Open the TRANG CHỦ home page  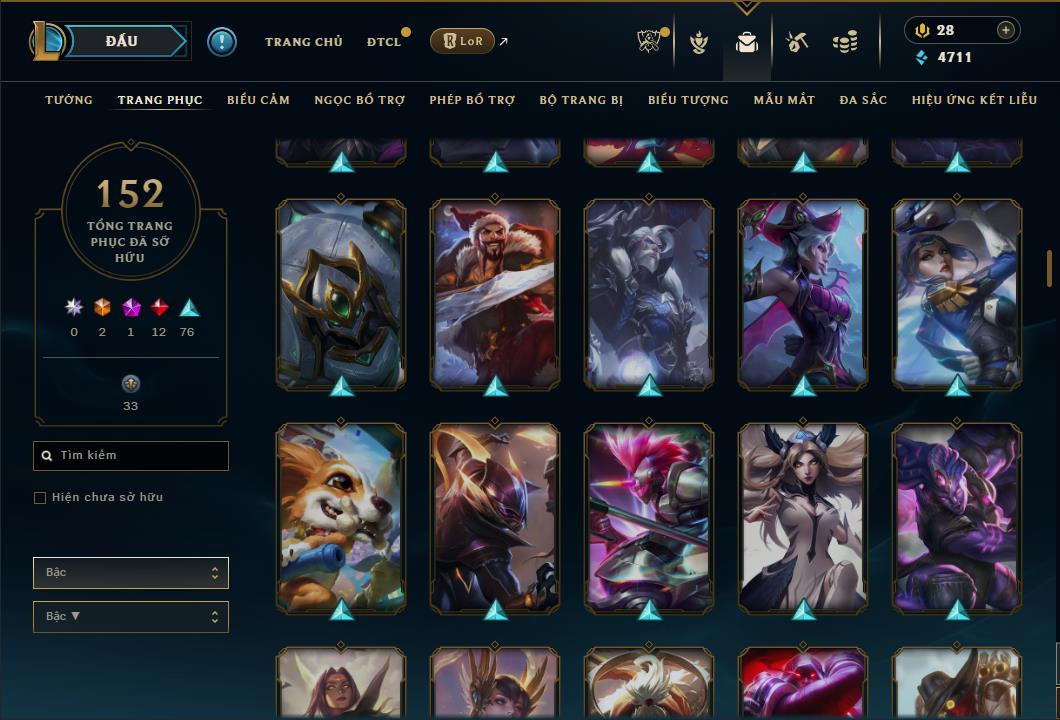[303, 42]
